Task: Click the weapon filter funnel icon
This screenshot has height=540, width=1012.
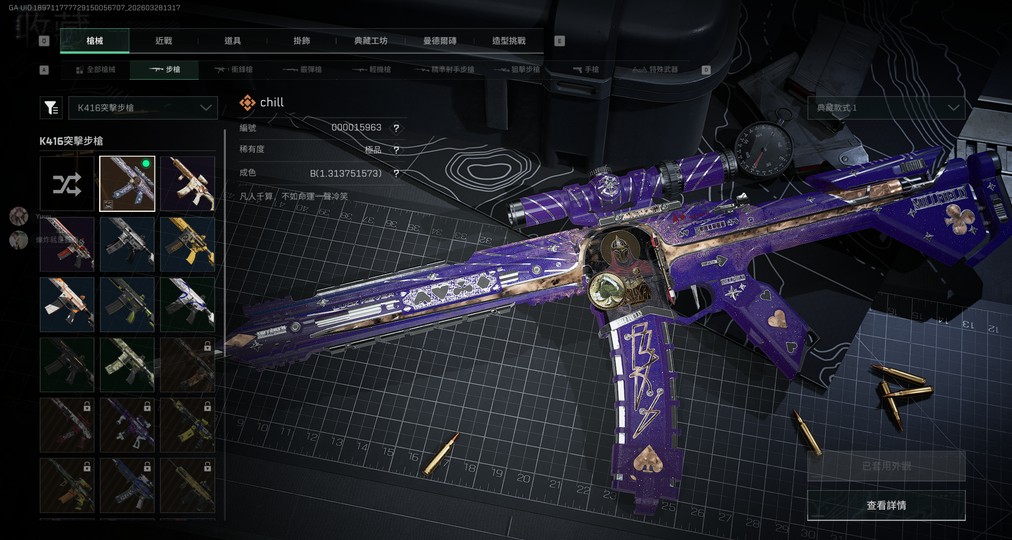Action: (49, 107)
